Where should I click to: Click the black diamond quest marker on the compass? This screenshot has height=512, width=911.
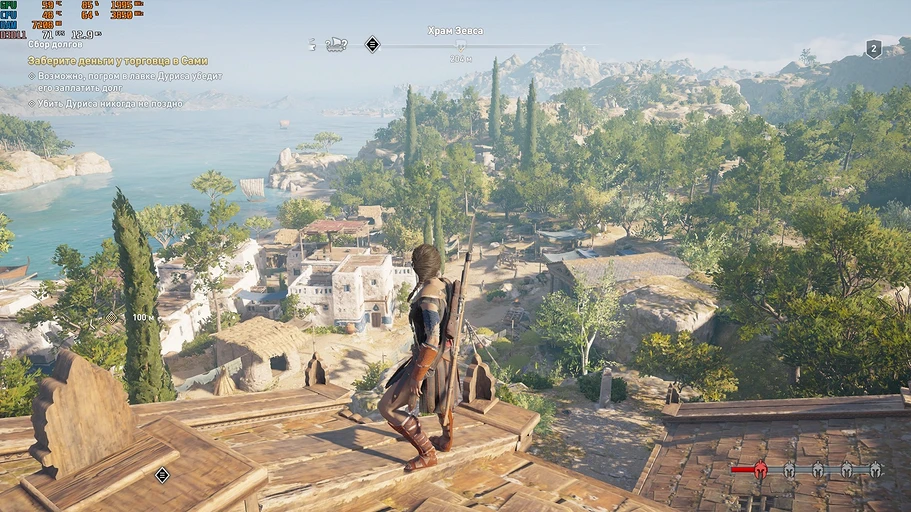tap(372, 44)
